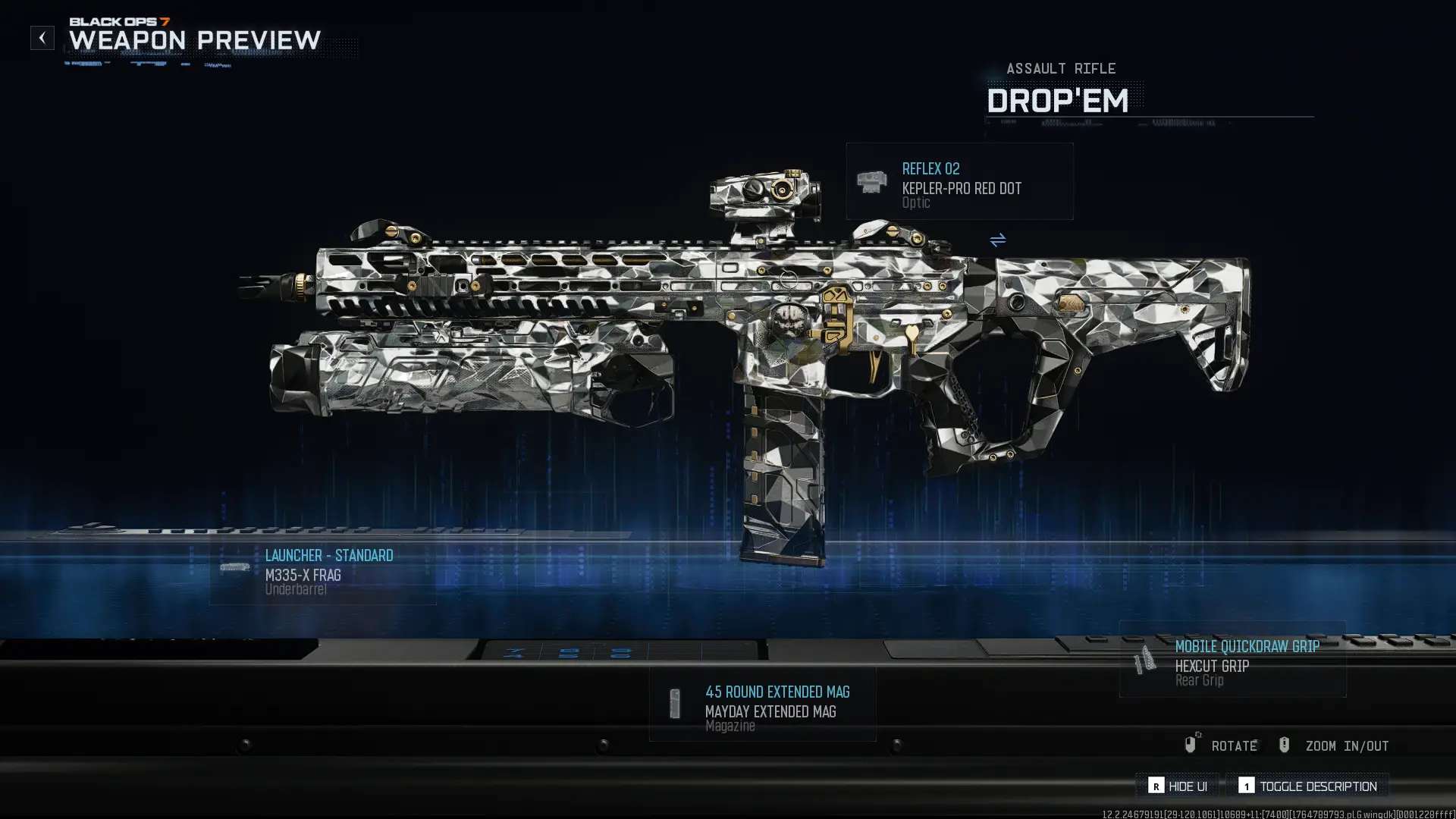Image resolution: width=1456 pixels, height=819 pixels.
Task: Click the weapon name DROP'EM
Action: pos(1057,101)
